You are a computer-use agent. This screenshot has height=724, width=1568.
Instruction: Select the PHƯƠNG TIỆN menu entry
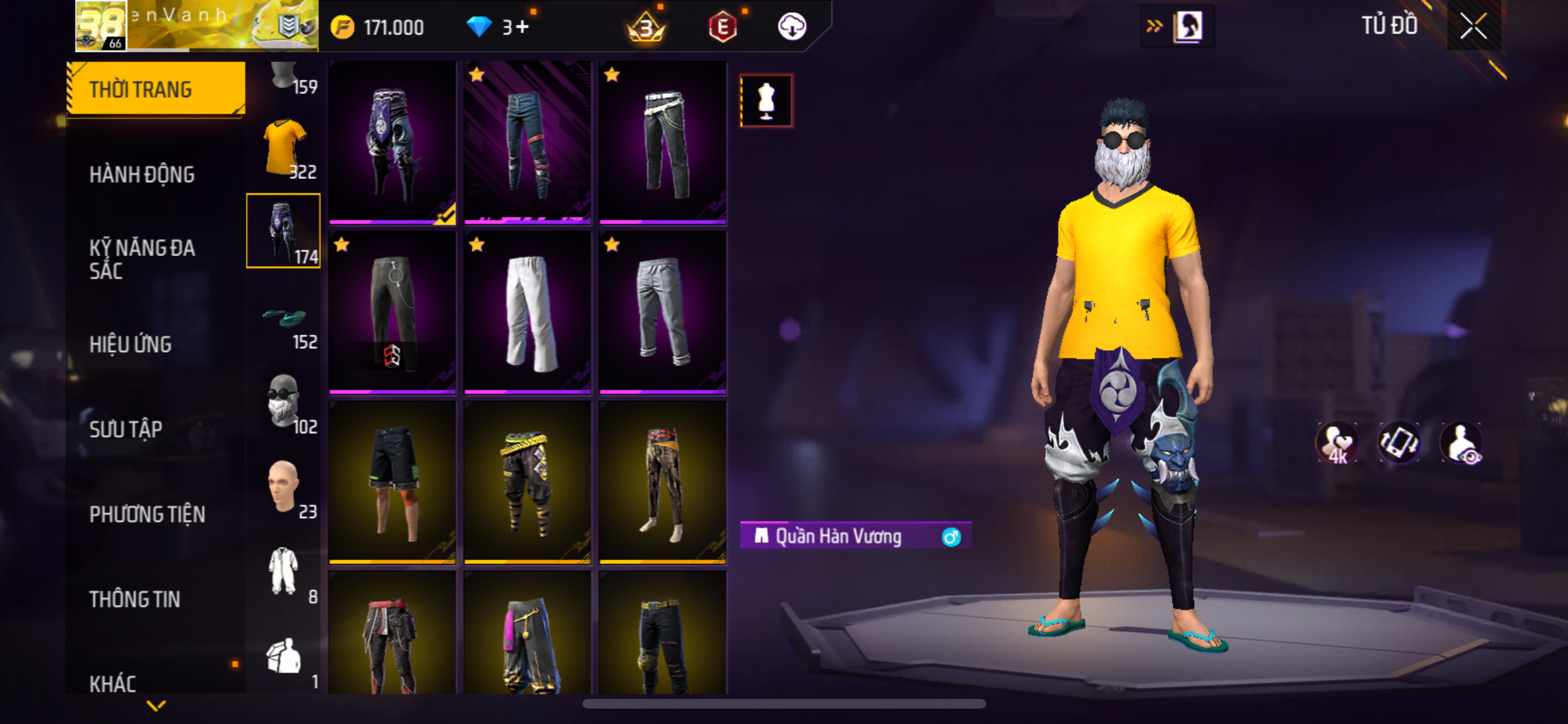pos(147,514)
